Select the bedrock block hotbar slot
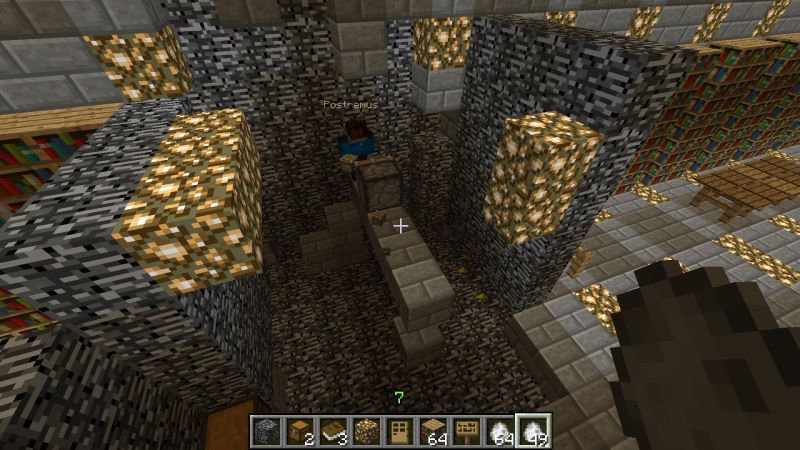Screen dimensions: 800x450 (x=265, y=431)
